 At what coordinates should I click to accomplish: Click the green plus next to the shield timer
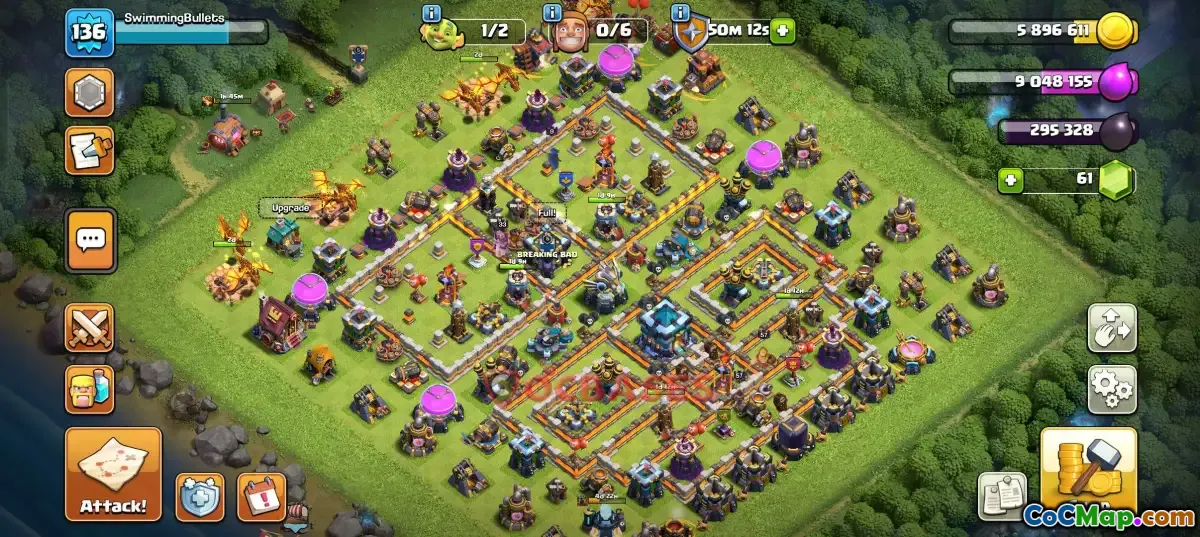pos(782,30)
